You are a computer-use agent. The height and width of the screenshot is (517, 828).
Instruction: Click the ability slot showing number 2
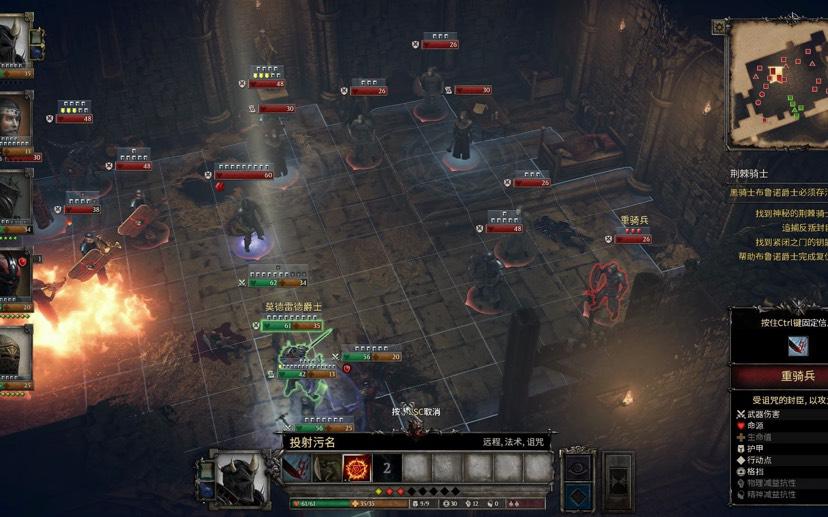(x=387, y=467)
